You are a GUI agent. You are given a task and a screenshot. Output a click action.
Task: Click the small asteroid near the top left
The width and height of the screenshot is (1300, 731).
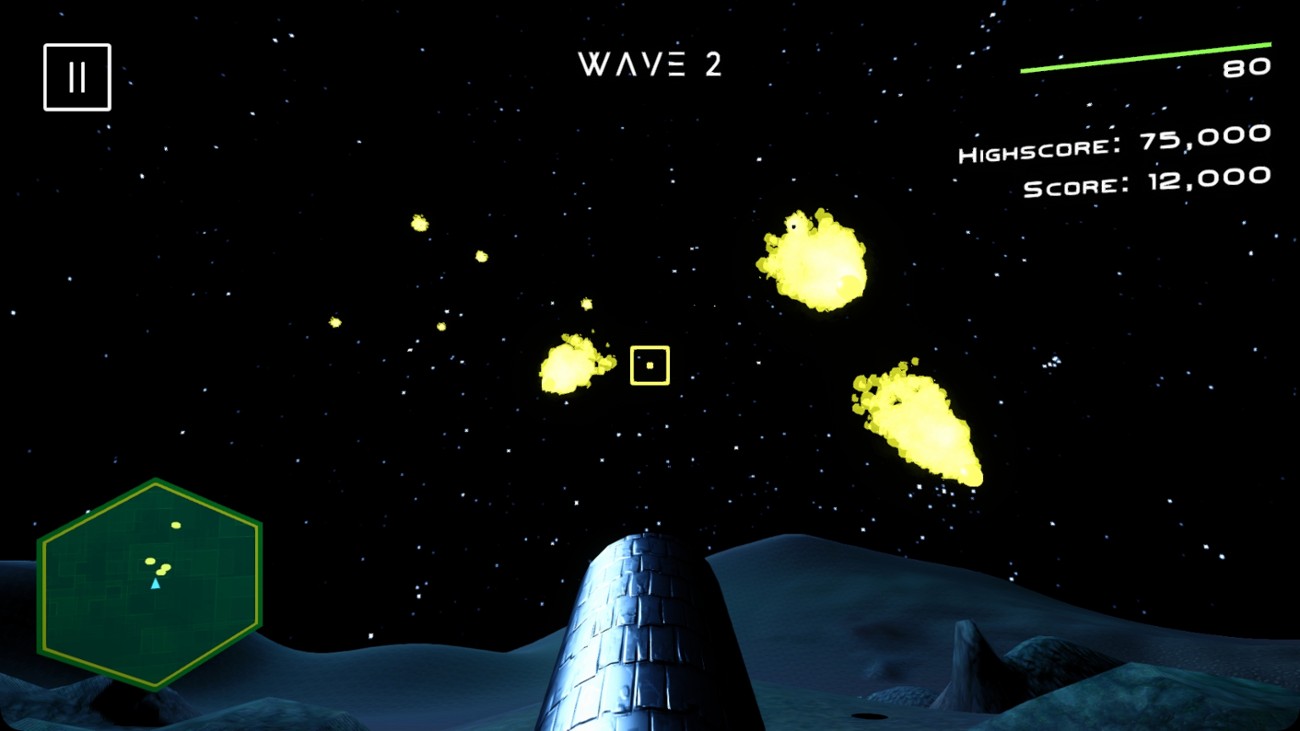[419, 222]
